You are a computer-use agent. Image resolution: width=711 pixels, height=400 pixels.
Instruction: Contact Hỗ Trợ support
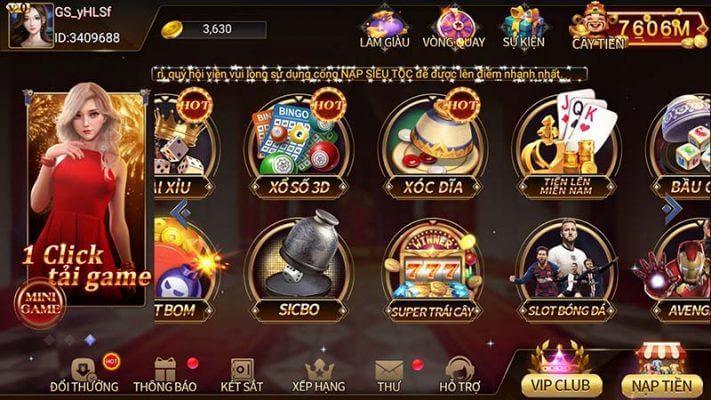459,375
